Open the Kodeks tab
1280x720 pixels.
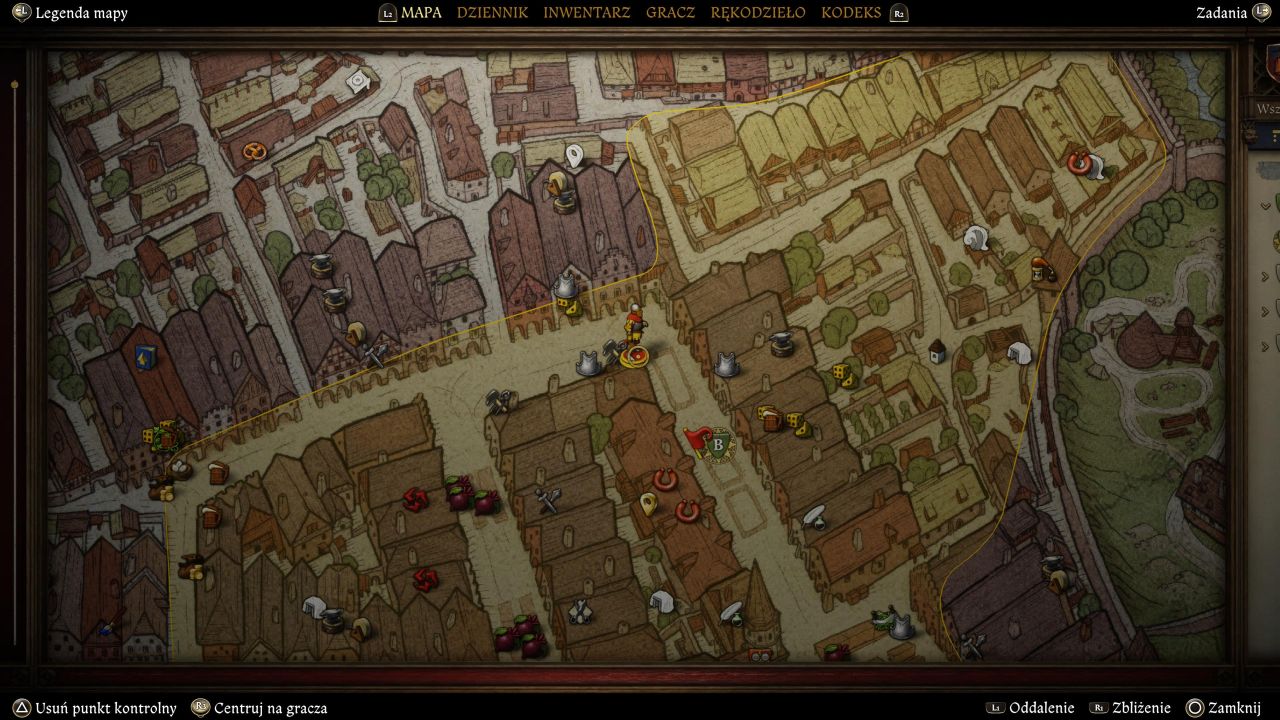point(851,13)
